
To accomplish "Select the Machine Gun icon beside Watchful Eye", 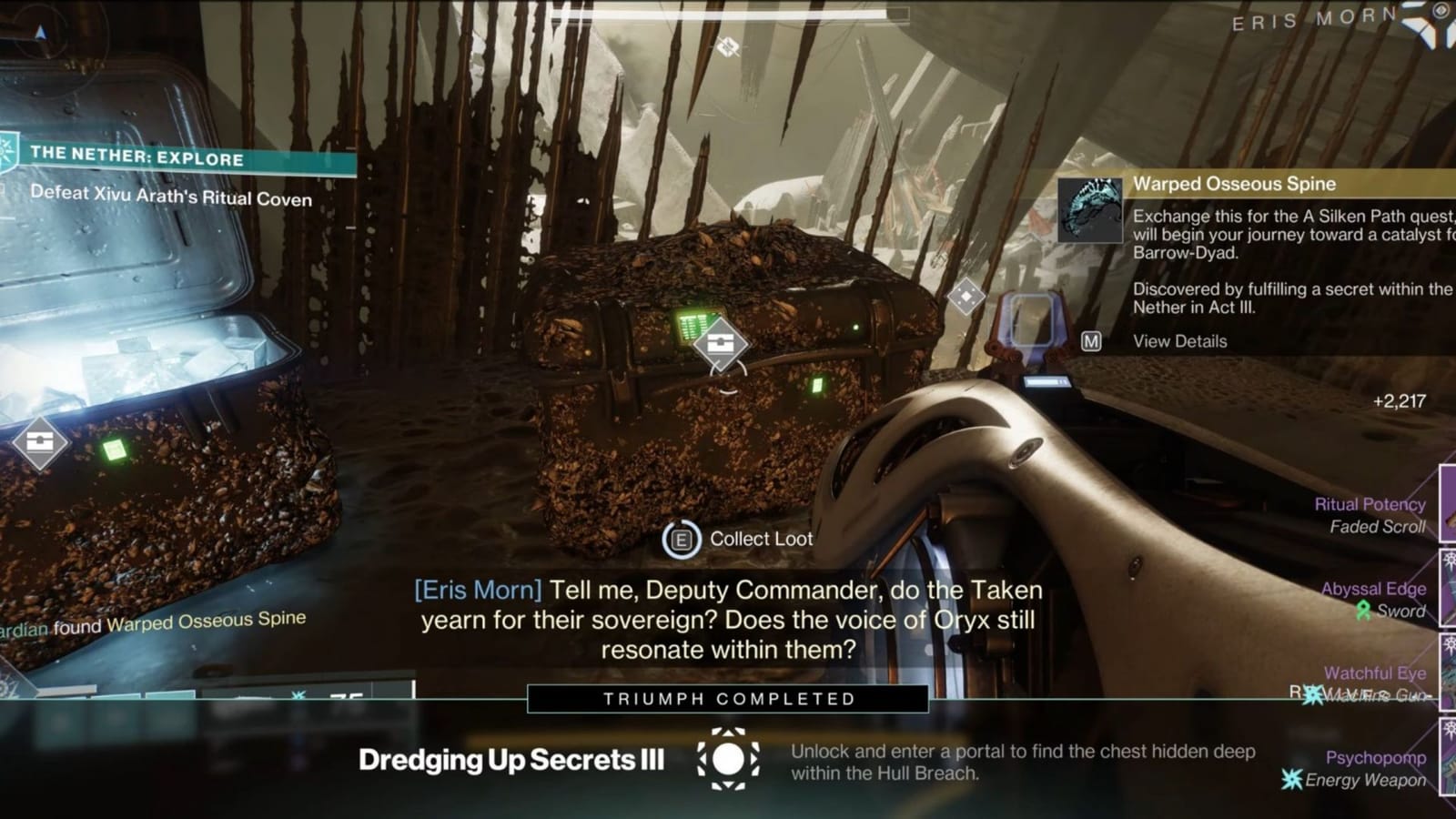I will click(x=1311, y=695).
